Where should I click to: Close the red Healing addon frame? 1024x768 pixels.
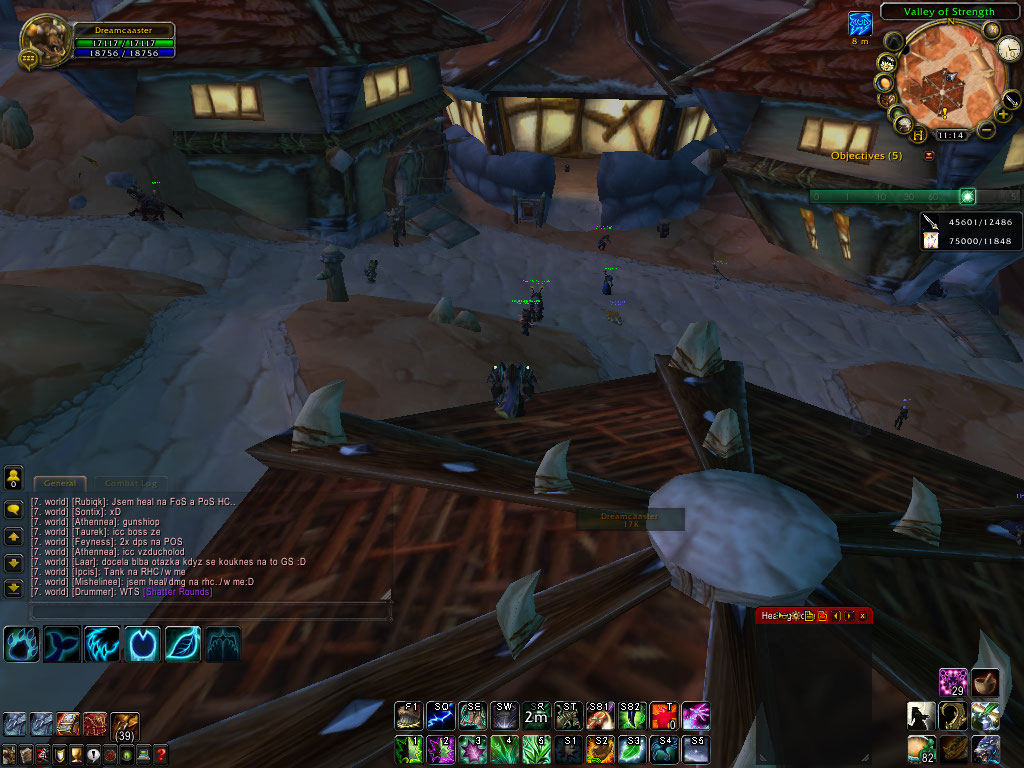pyautogui.click(x=863, y=616)
